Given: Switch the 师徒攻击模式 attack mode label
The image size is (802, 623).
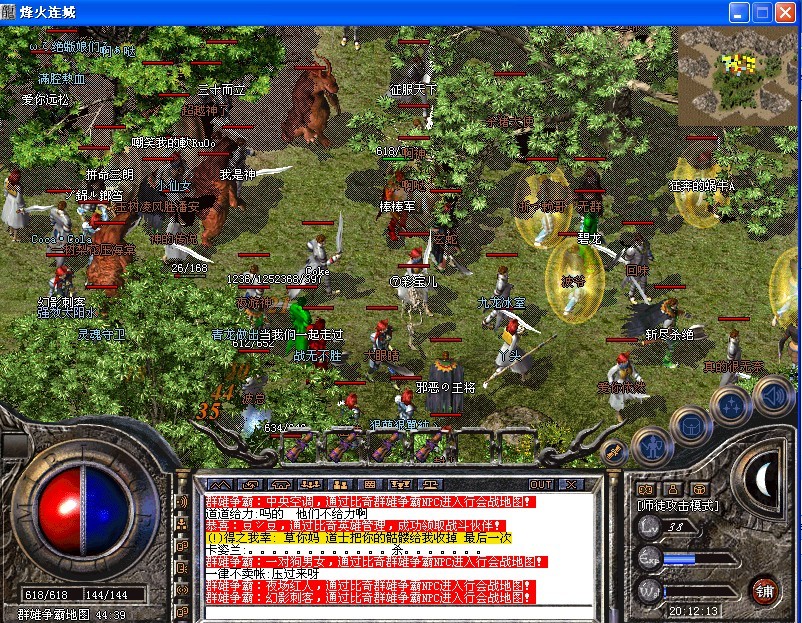Looking at the screenshot, I should point(679,506).
